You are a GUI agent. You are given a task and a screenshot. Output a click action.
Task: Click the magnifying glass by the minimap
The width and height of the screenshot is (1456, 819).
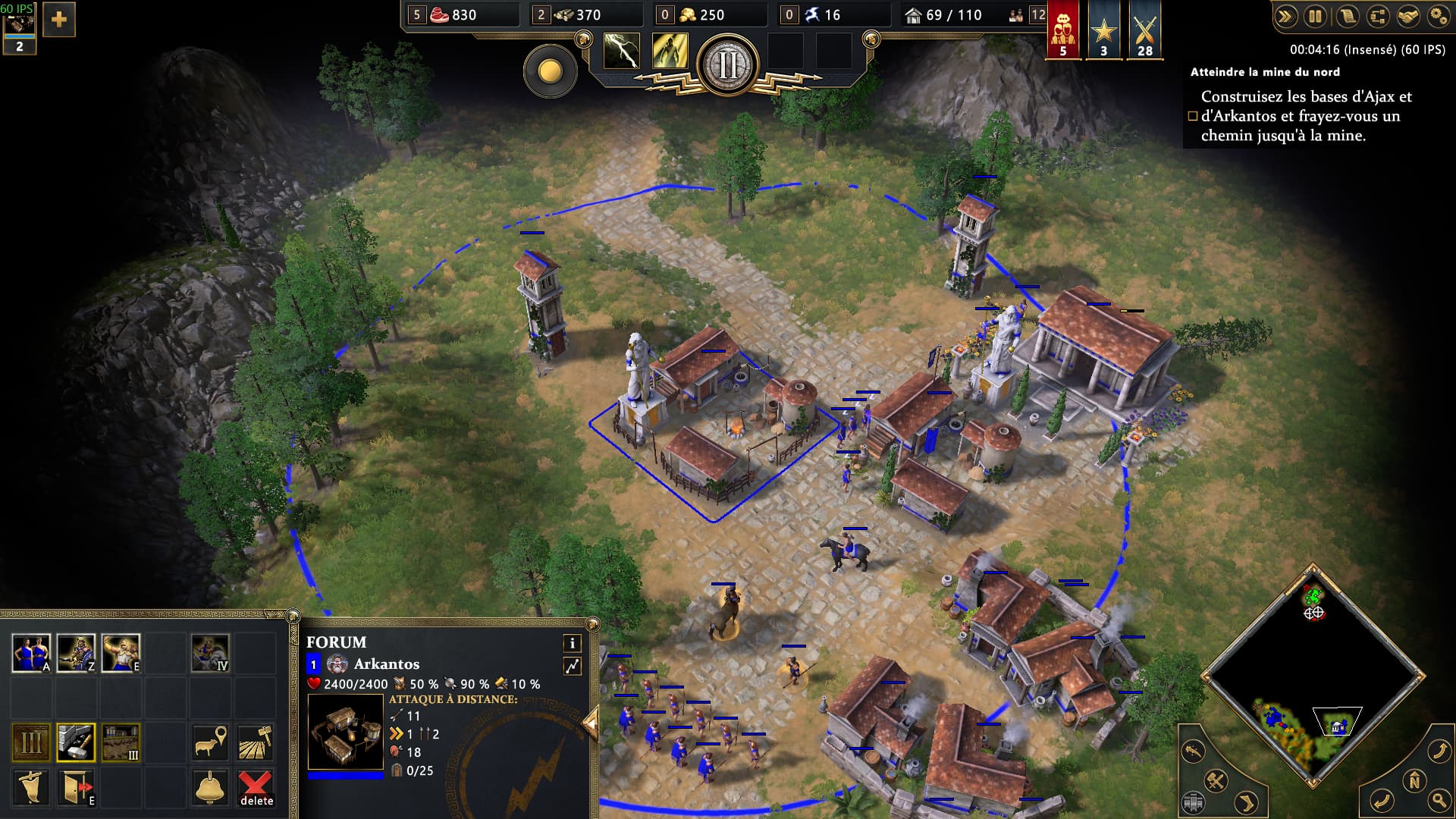click(x=1438, y=799)
